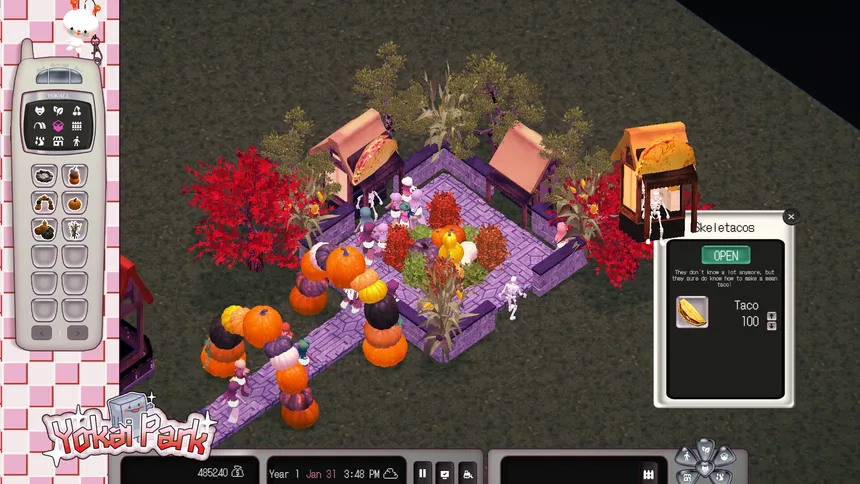Go to the phone's previous page arrow
The image size is (860, 484).
(x=43, y=332)
